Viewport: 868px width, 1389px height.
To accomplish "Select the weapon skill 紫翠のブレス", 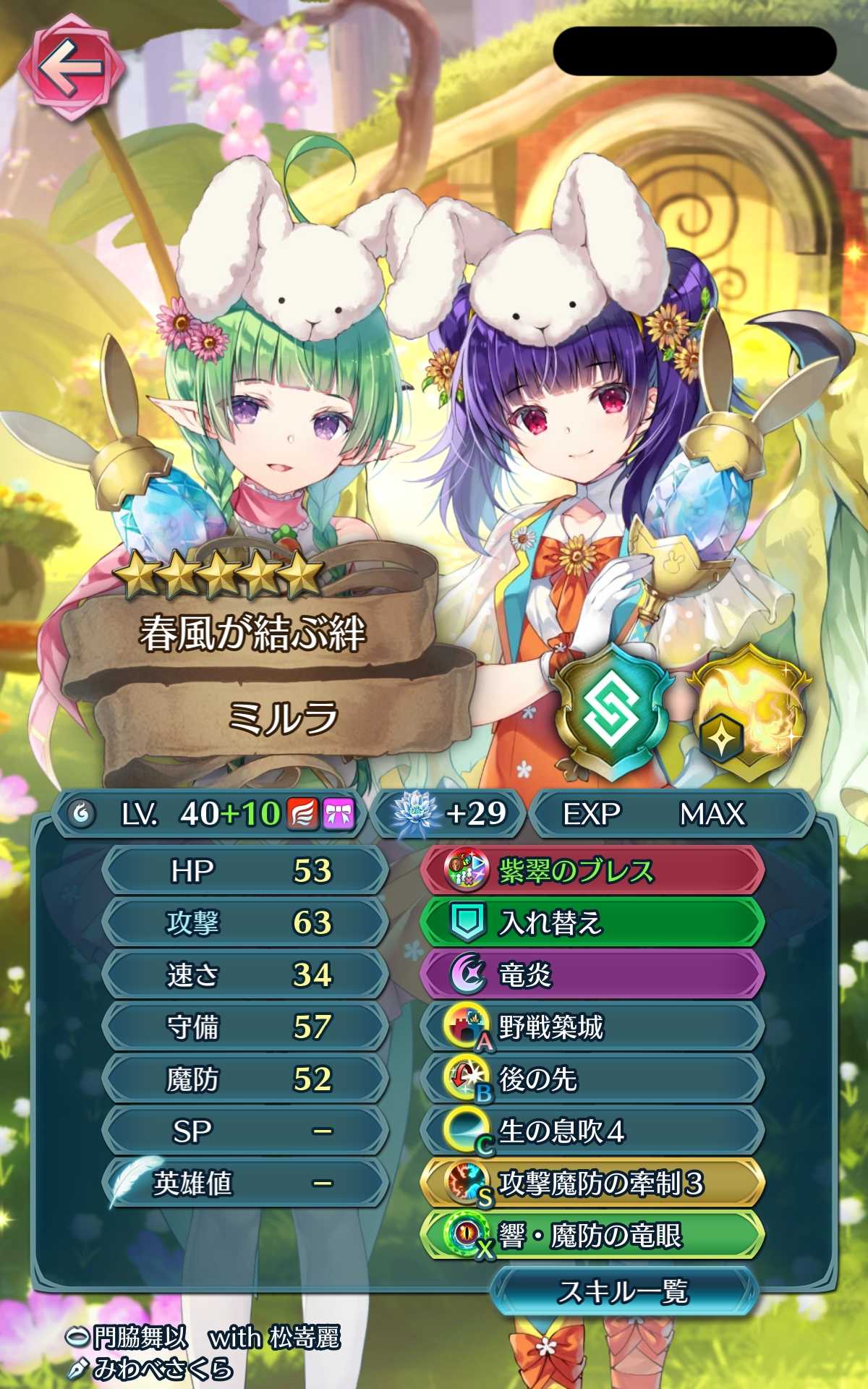I will click(592, 870).
